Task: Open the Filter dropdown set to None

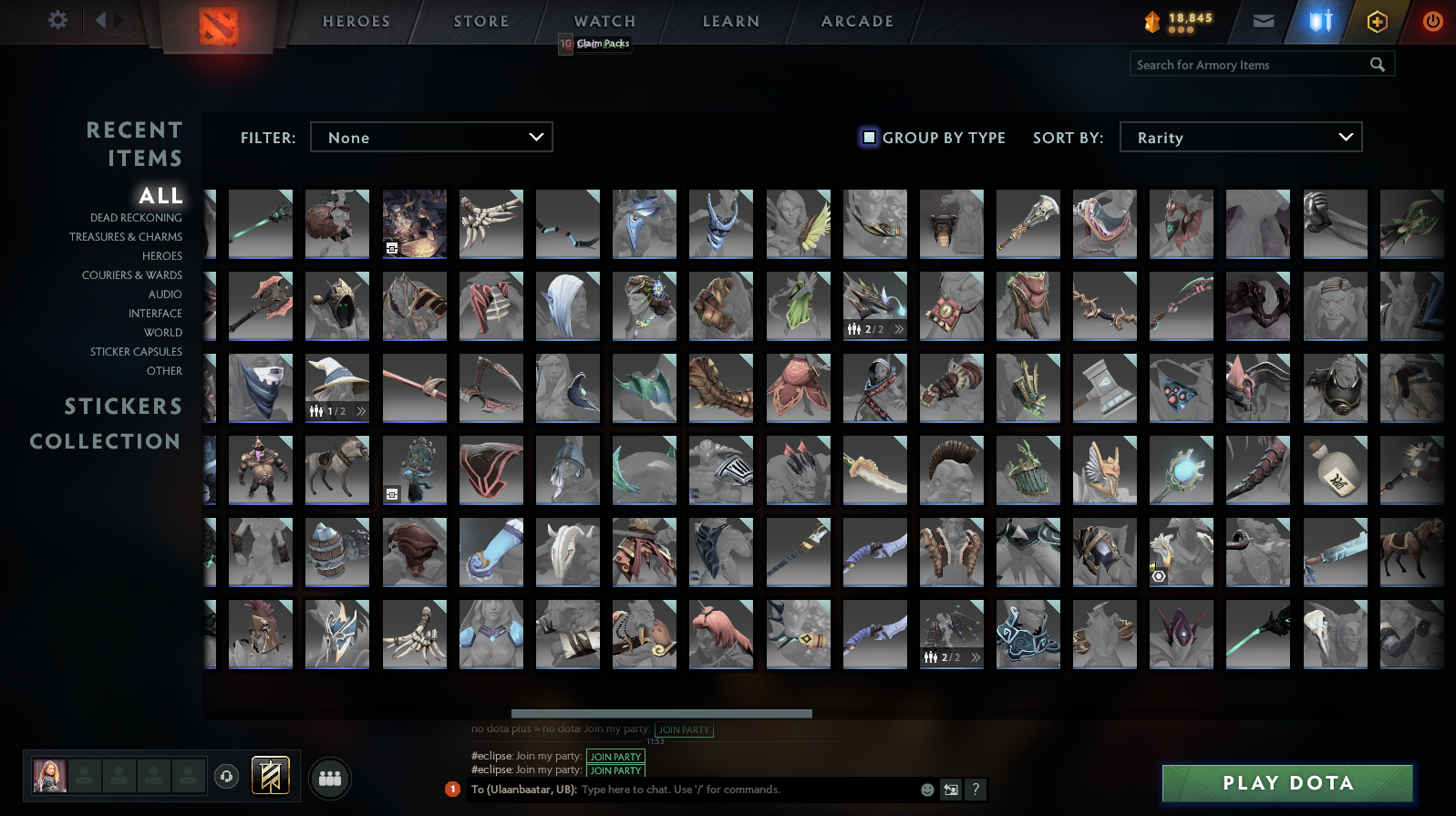Action: 431,137
